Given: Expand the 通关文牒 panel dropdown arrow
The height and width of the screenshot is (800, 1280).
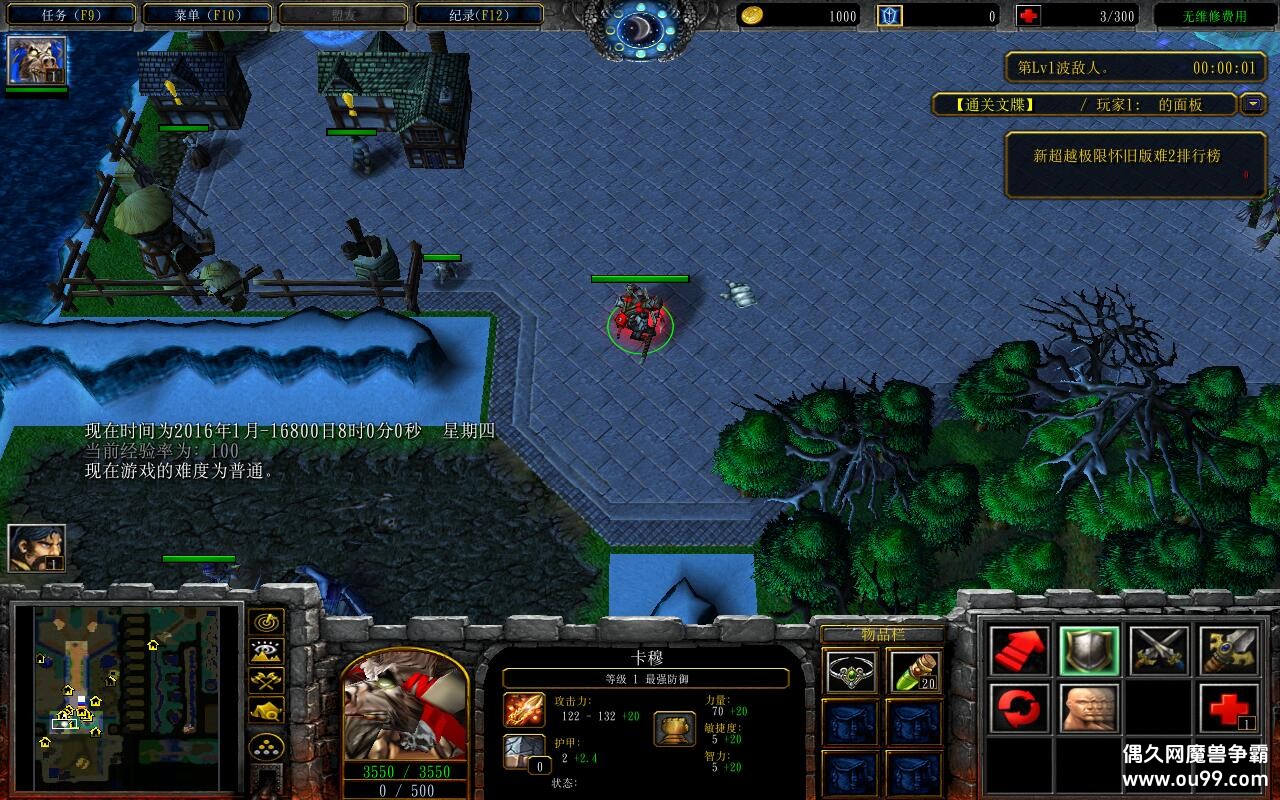Looking at the screenshot, I should [x=1253, y=104].
